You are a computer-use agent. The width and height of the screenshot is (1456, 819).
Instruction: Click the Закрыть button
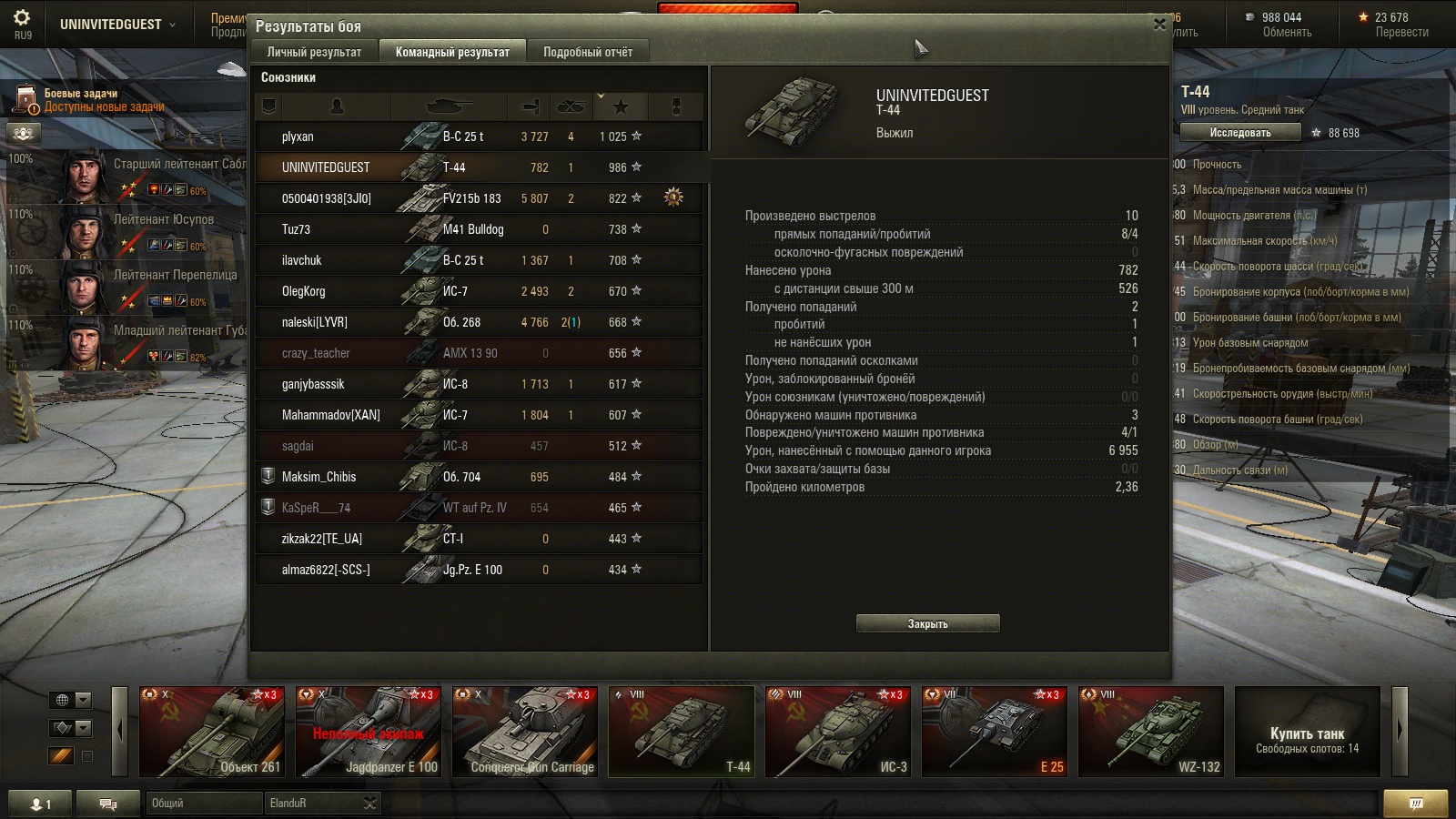click(x=927, y=623)
